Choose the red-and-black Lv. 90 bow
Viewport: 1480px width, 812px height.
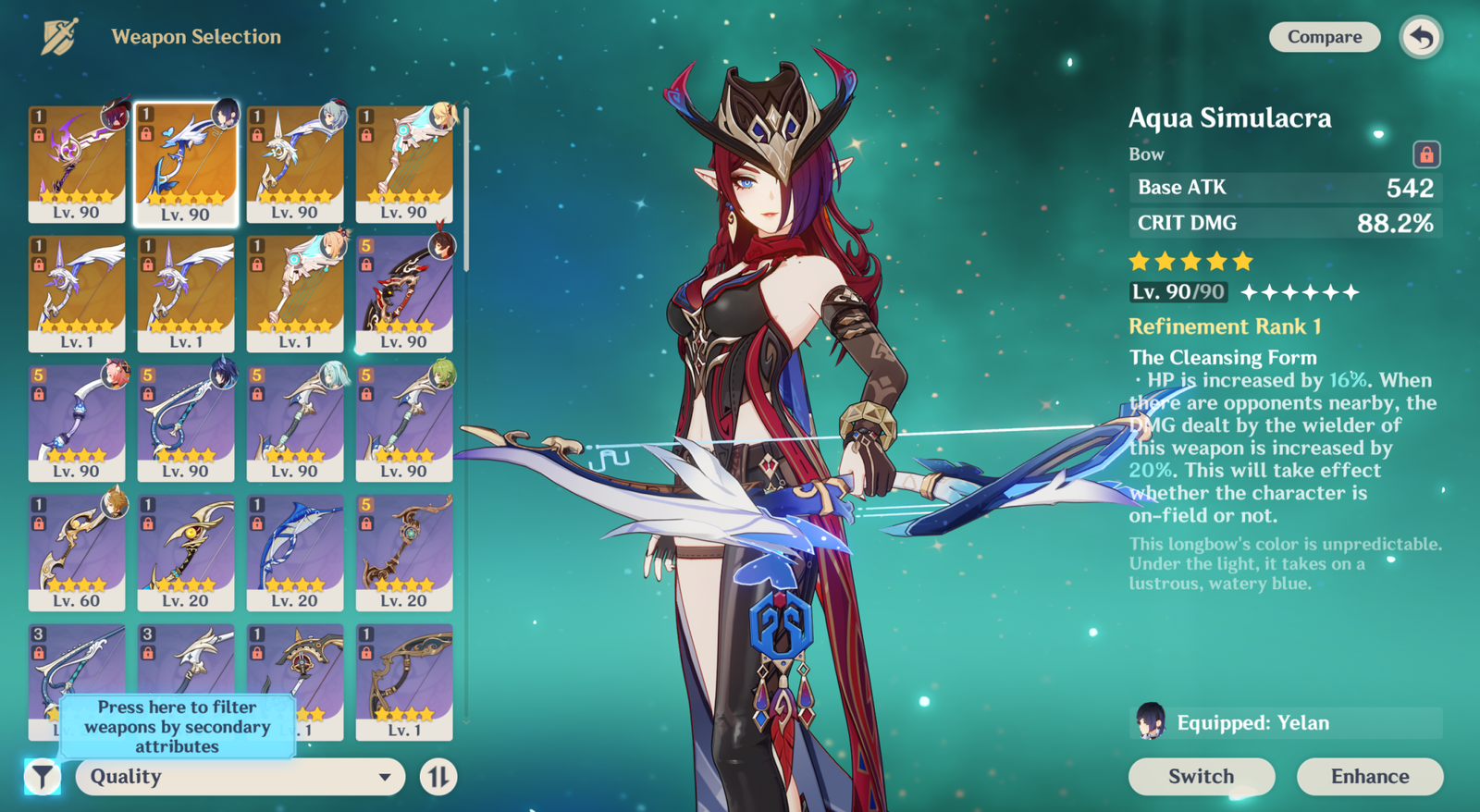click(404, 293)
